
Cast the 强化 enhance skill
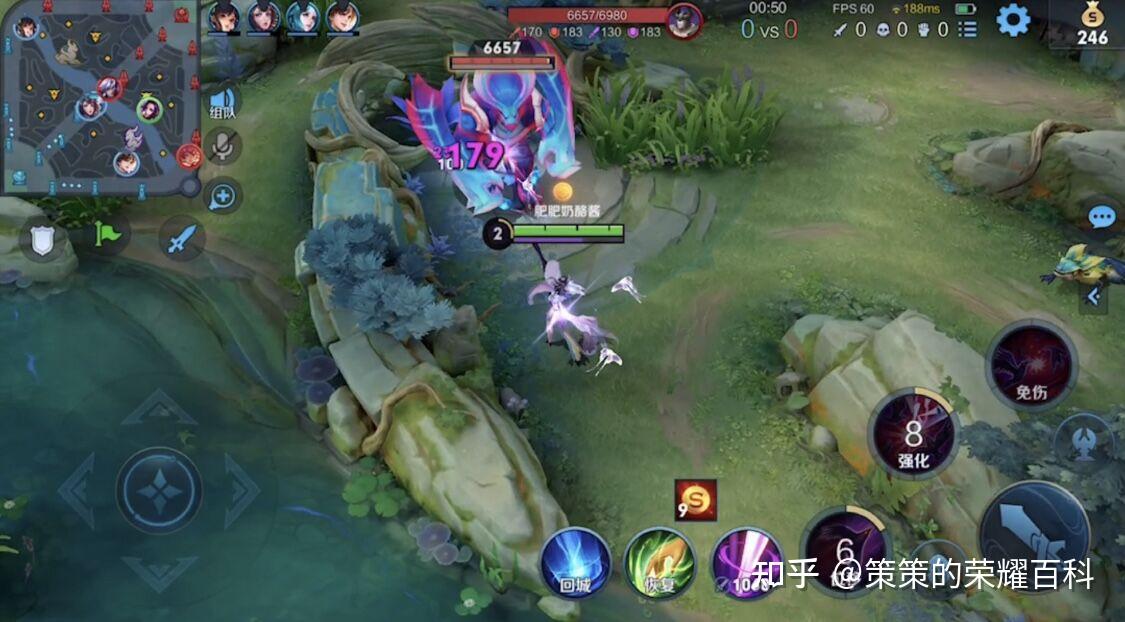point(913,434)
